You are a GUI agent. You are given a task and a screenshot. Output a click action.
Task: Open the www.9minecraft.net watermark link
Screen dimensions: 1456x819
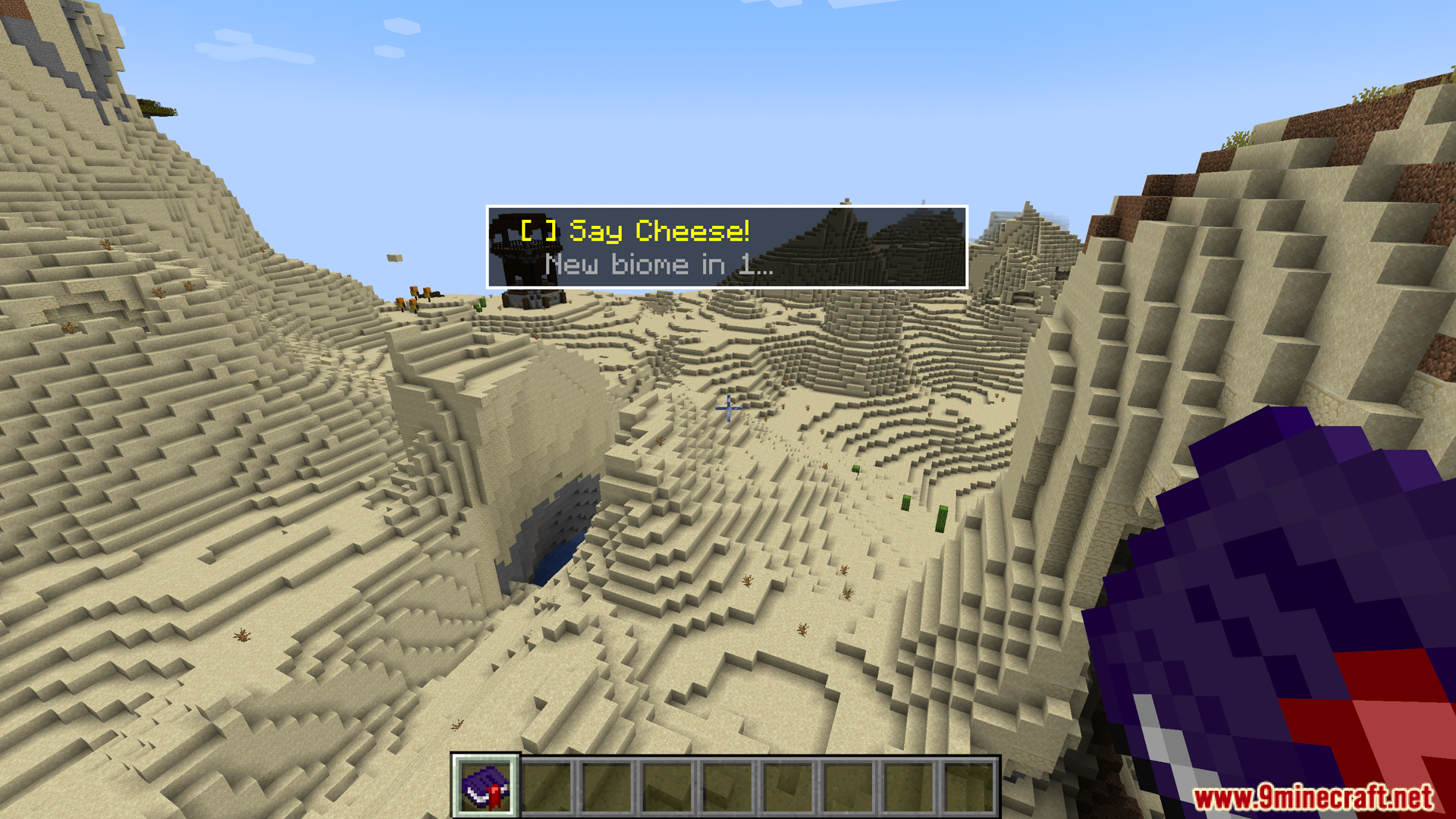pos(1313,797)
